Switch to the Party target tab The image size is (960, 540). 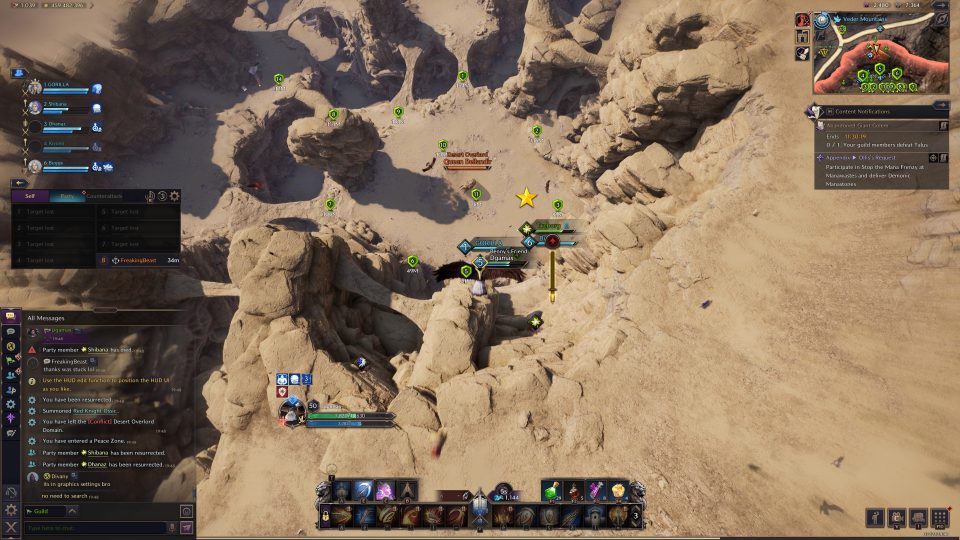click(66, 196)
